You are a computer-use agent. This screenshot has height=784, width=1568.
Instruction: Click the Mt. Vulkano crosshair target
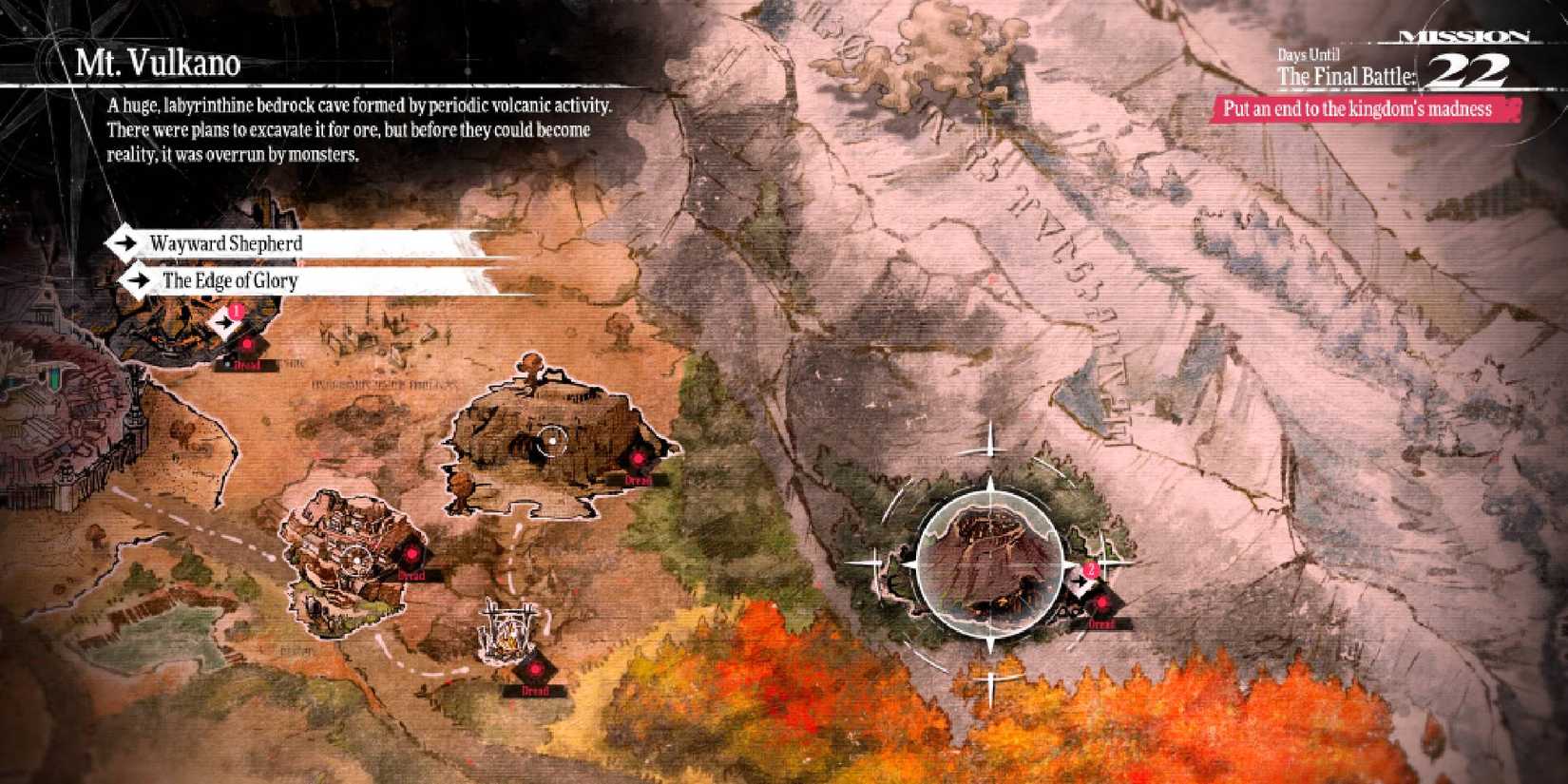[x=990, y=561]
